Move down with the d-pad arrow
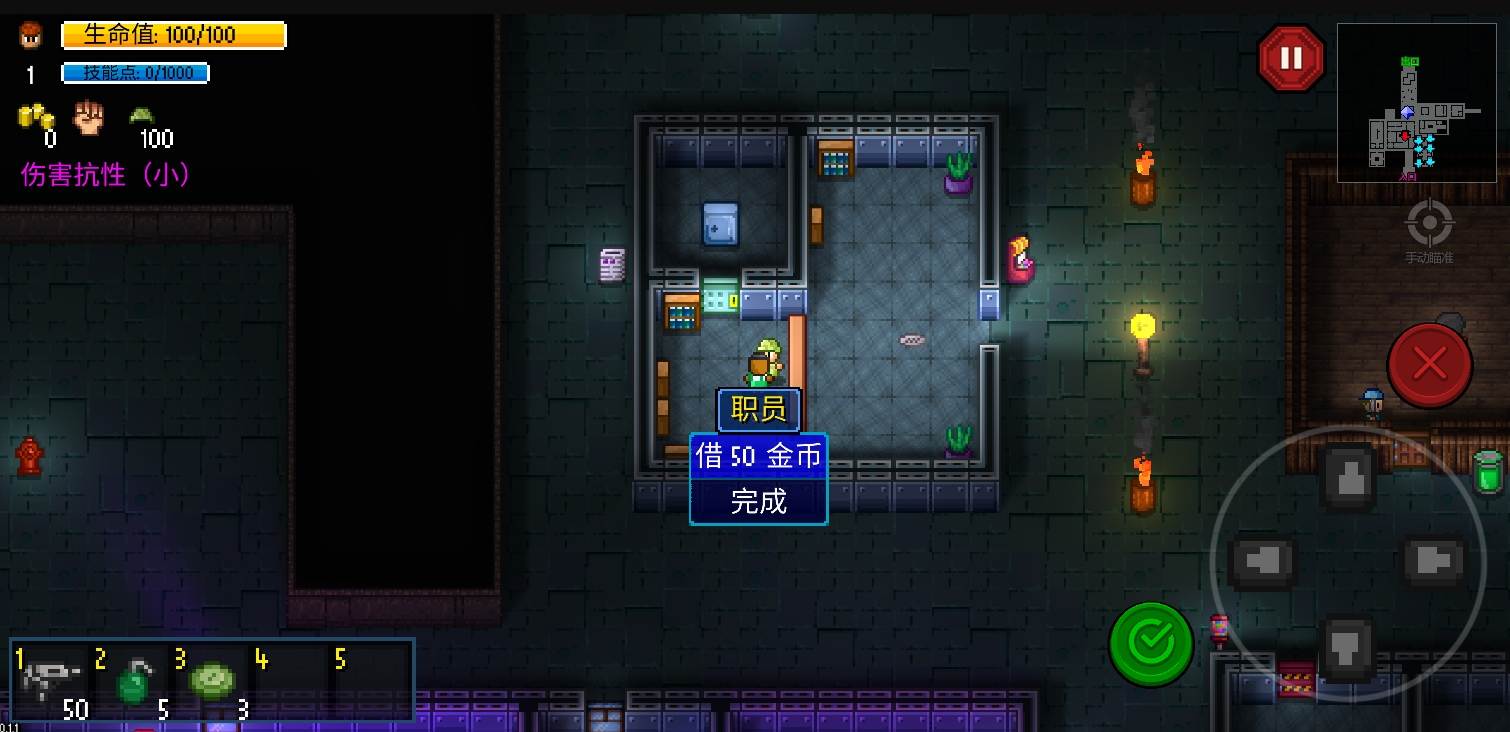1510x732 pixels. coord(1348,647)
